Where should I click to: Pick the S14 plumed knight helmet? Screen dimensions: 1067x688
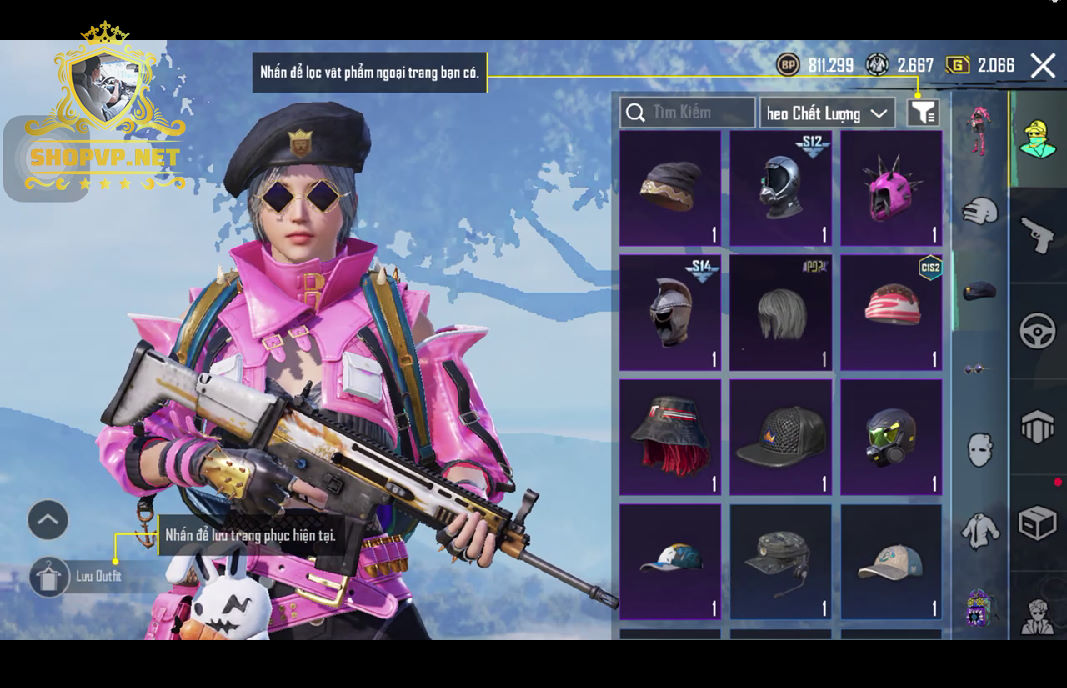pos(670,312)
